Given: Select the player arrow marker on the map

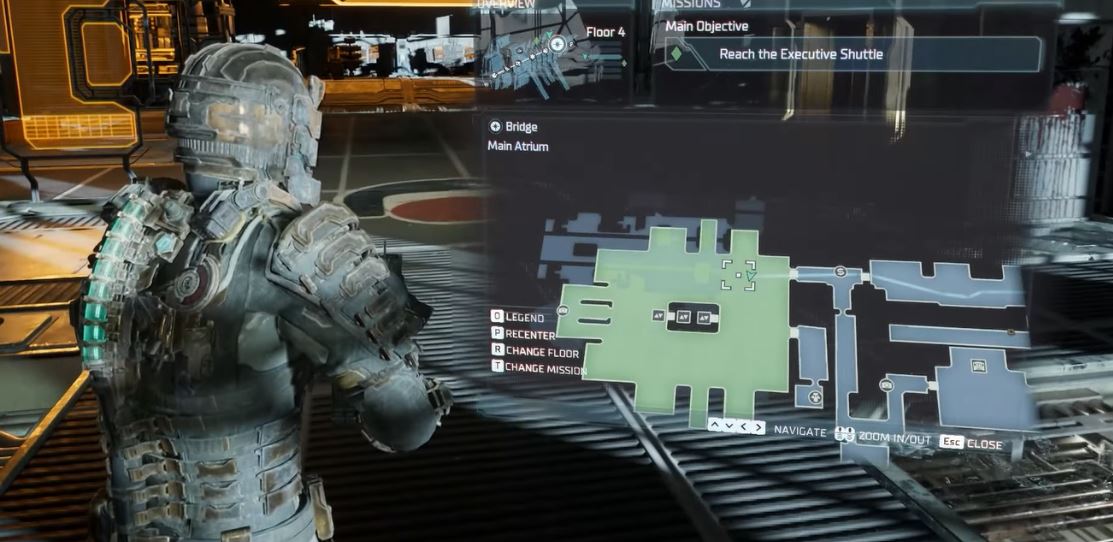Looking at the screenshot, I should click(750, 277).
